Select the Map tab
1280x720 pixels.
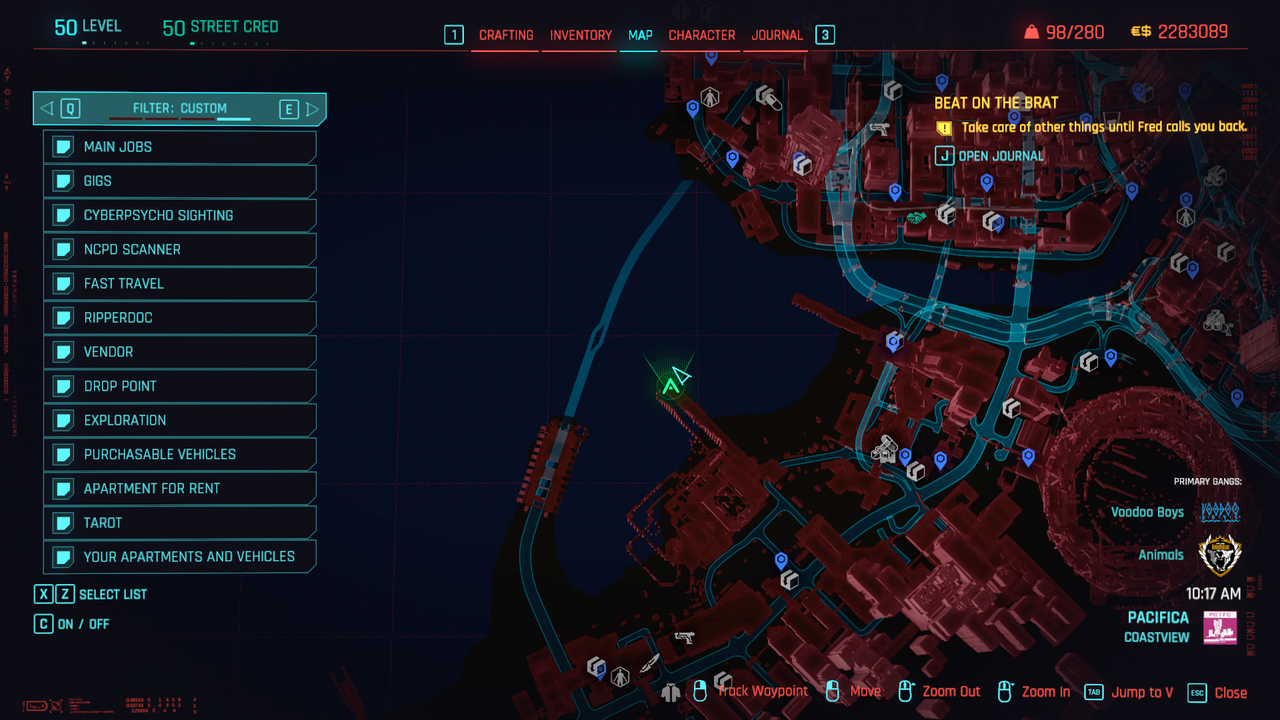[640, 35]
